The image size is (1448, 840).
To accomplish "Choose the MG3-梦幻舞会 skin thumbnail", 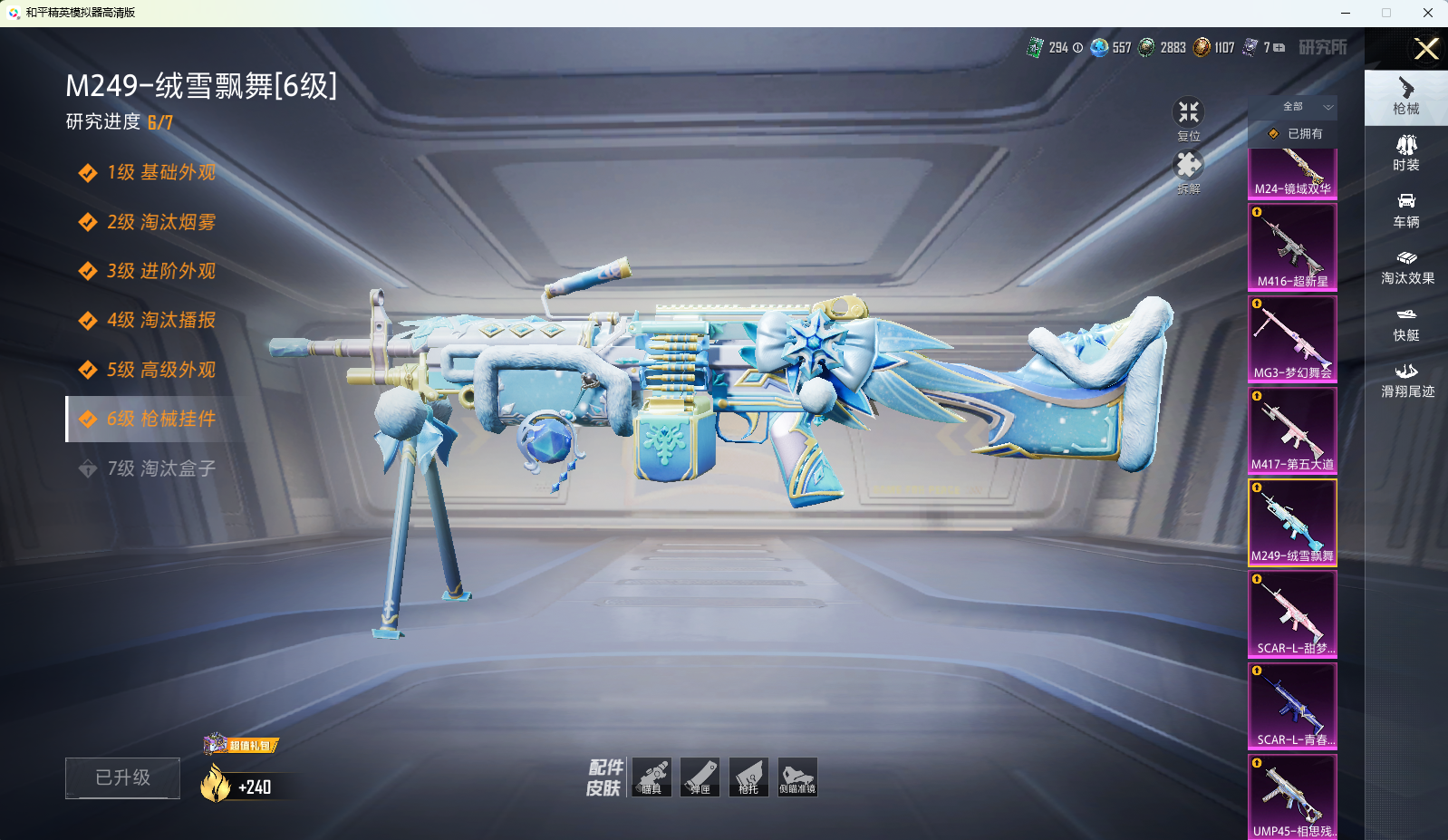I will click(x=1292, y=338).
